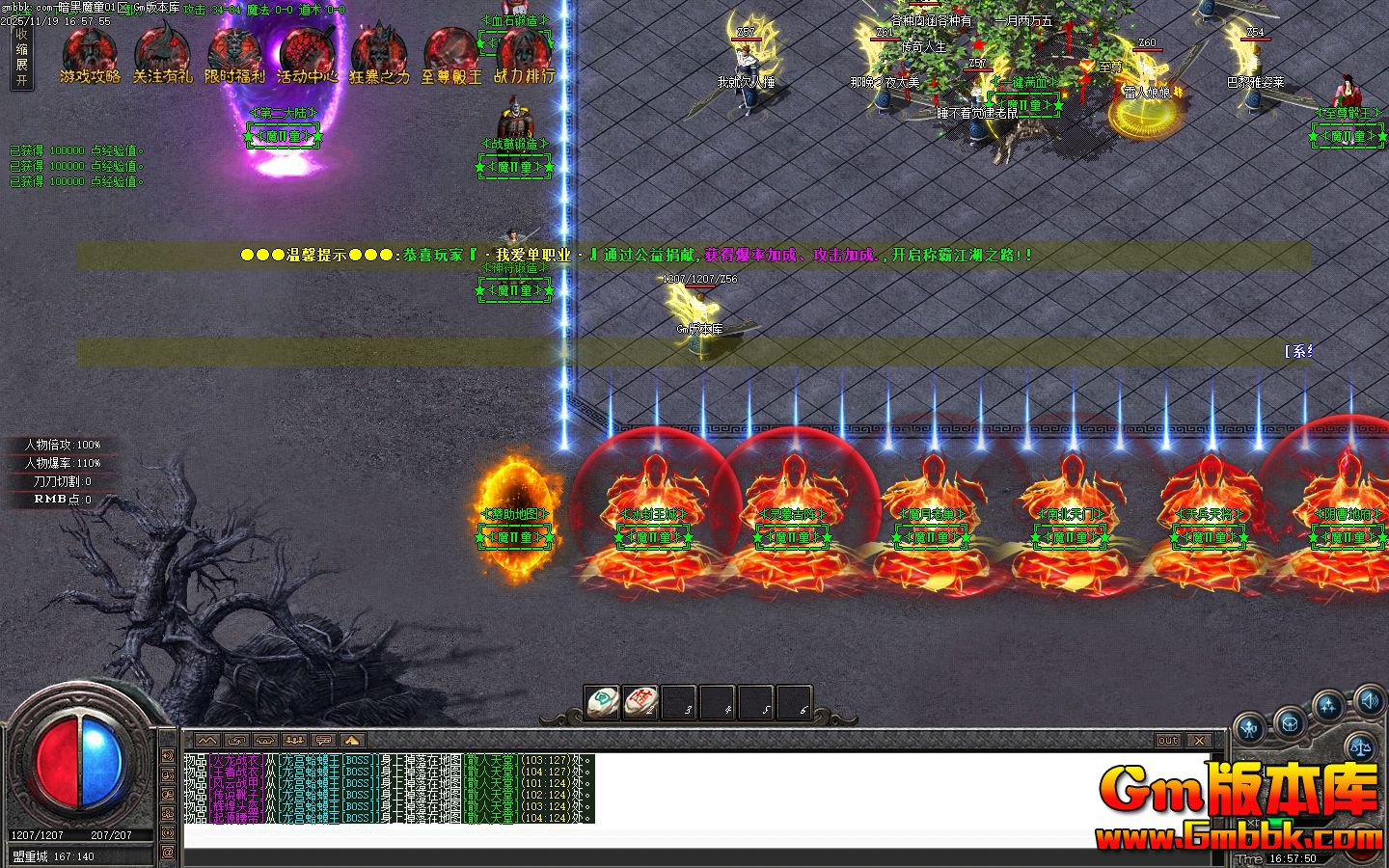1389x868 pixels.
Task: Open the skills orb icon
Action: coord(1329,704)
